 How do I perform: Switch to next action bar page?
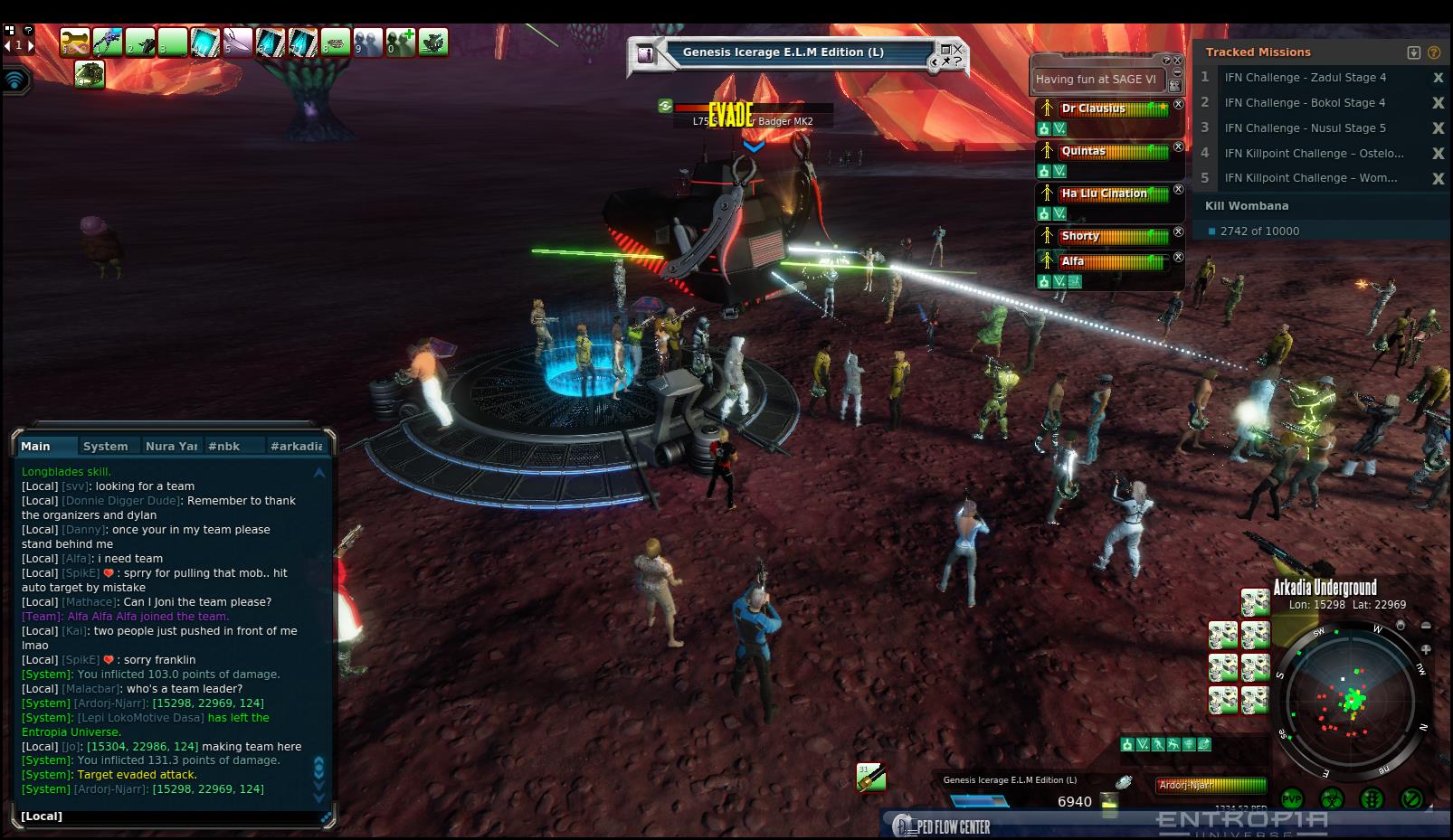(31, 44)
